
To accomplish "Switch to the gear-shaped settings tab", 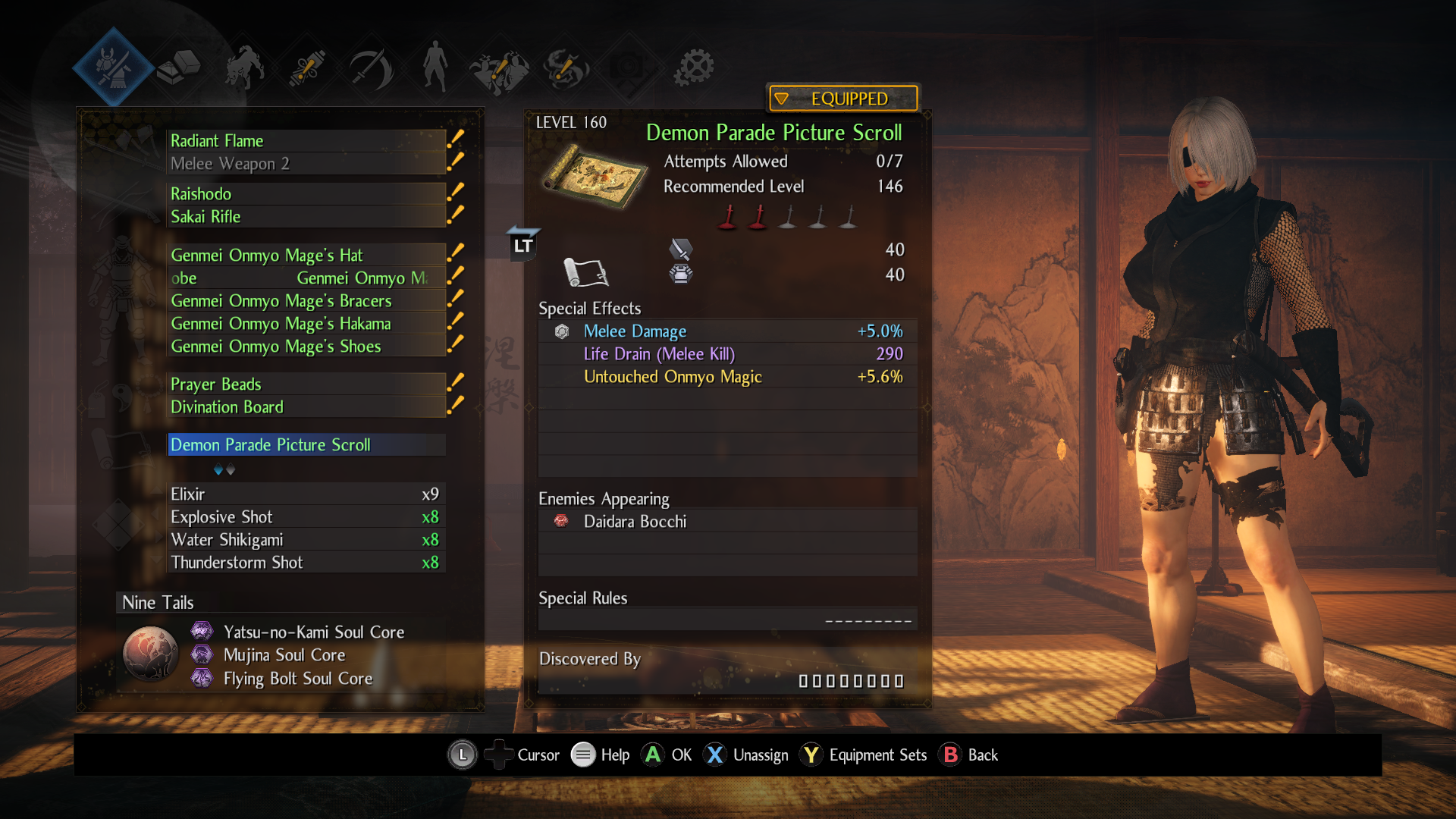I will (x=695, y=67).
